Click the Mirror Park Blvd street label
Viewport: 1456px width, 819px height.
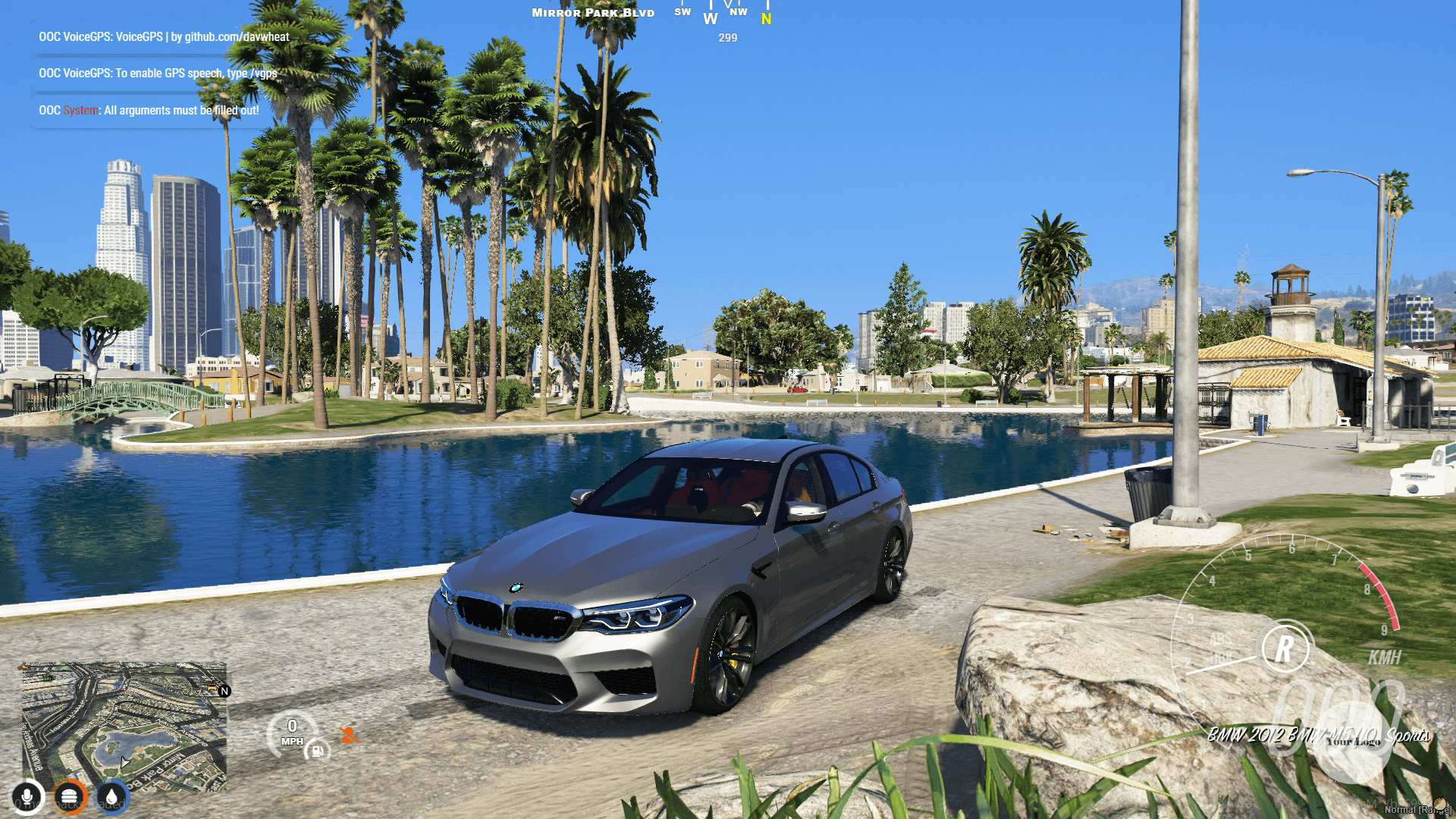click(x=591, y=12)
